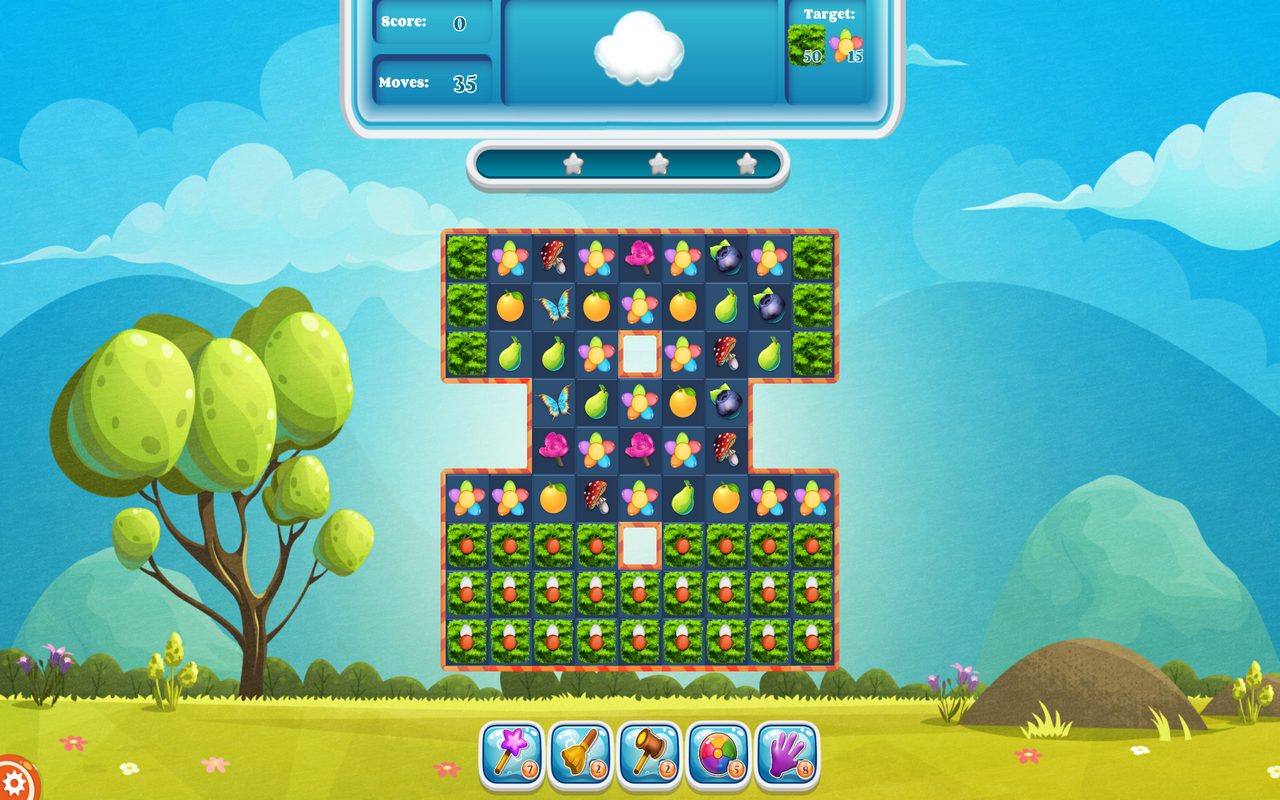
Task: Click the middle star on the progress bar
Action: pos(658,162)
